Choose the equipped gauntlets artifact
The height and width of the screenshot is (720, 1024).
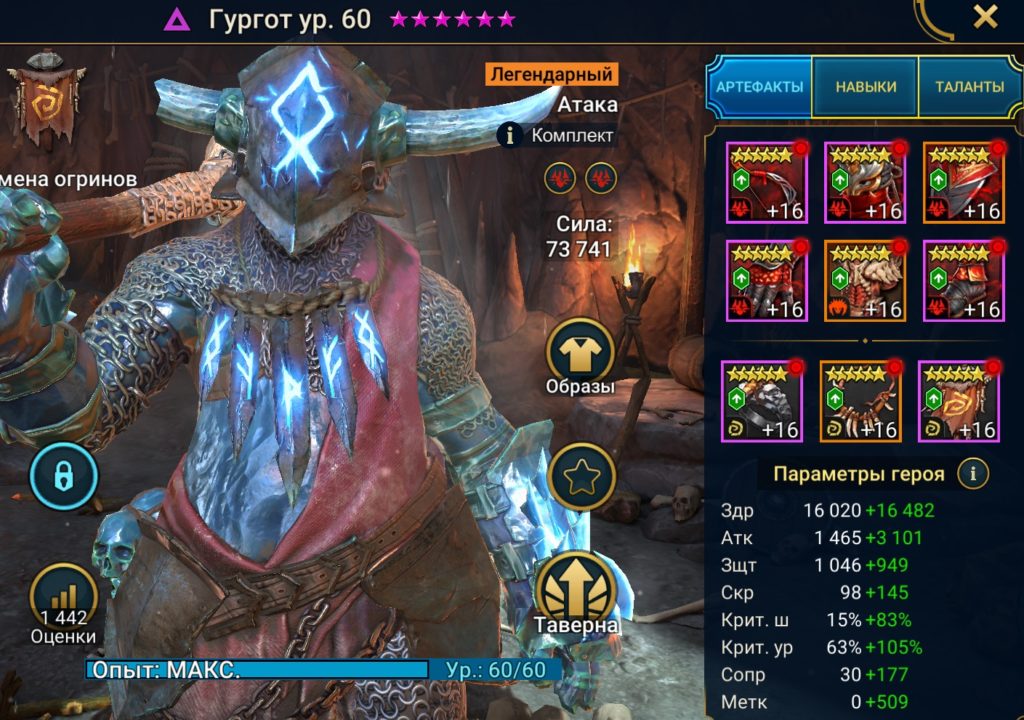tap(766, 280)
